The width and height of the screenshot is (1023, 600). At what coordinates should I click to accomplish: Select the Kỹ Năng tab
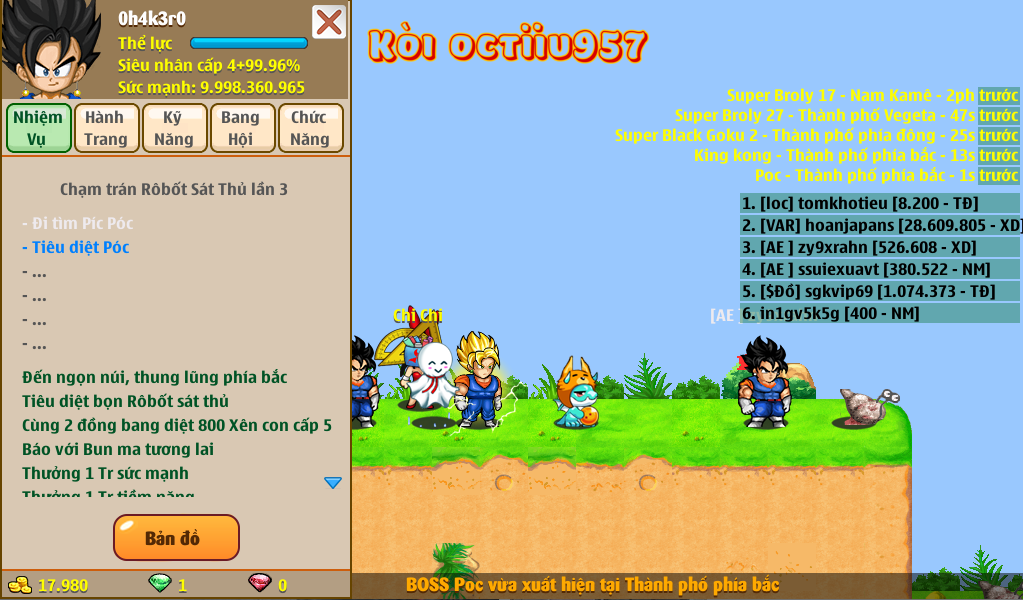click(174, 128)
